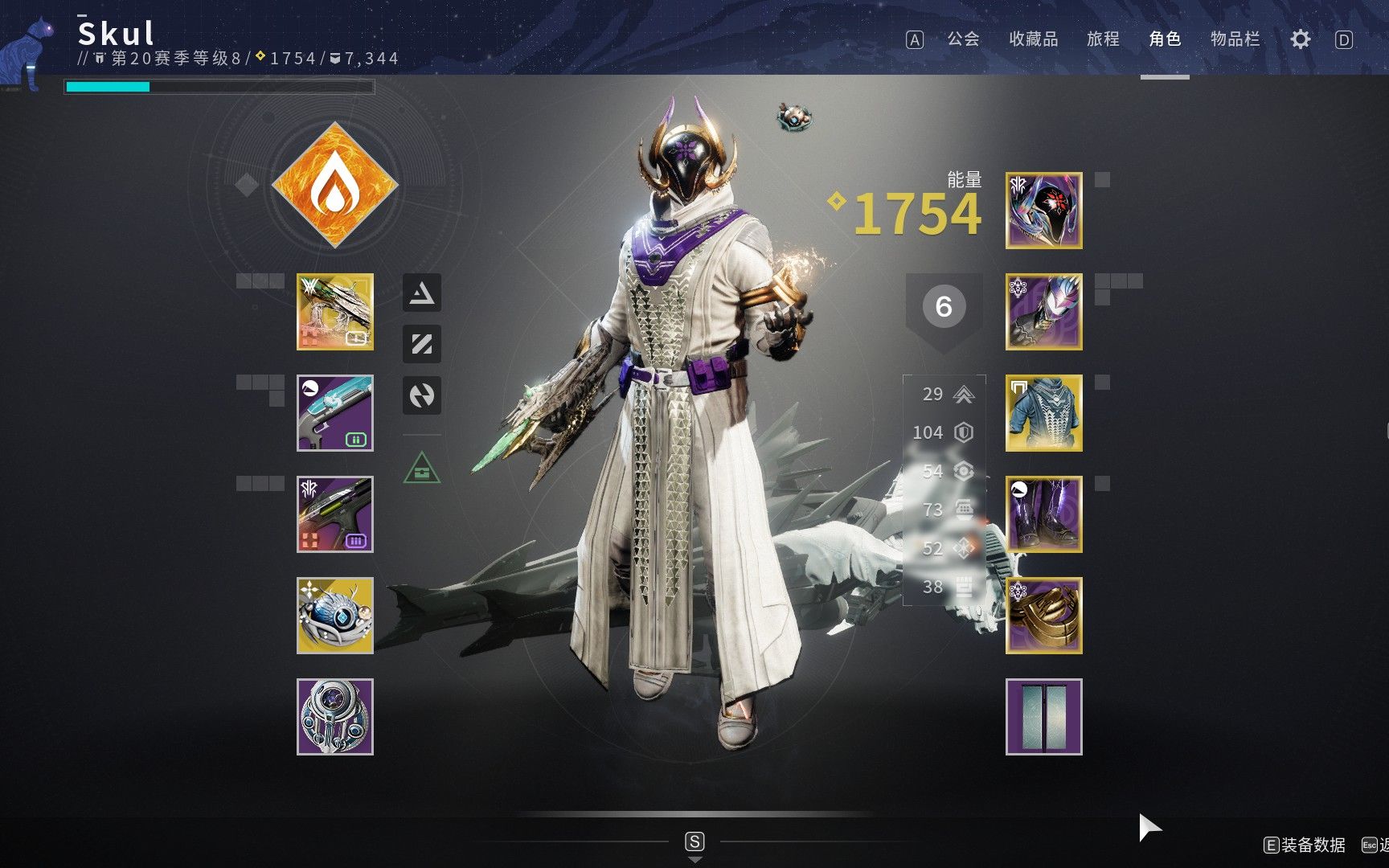This screenshot has width=1389, height=868.
Task: Open the grey banner slot under armor
Action: point(1043,717)
